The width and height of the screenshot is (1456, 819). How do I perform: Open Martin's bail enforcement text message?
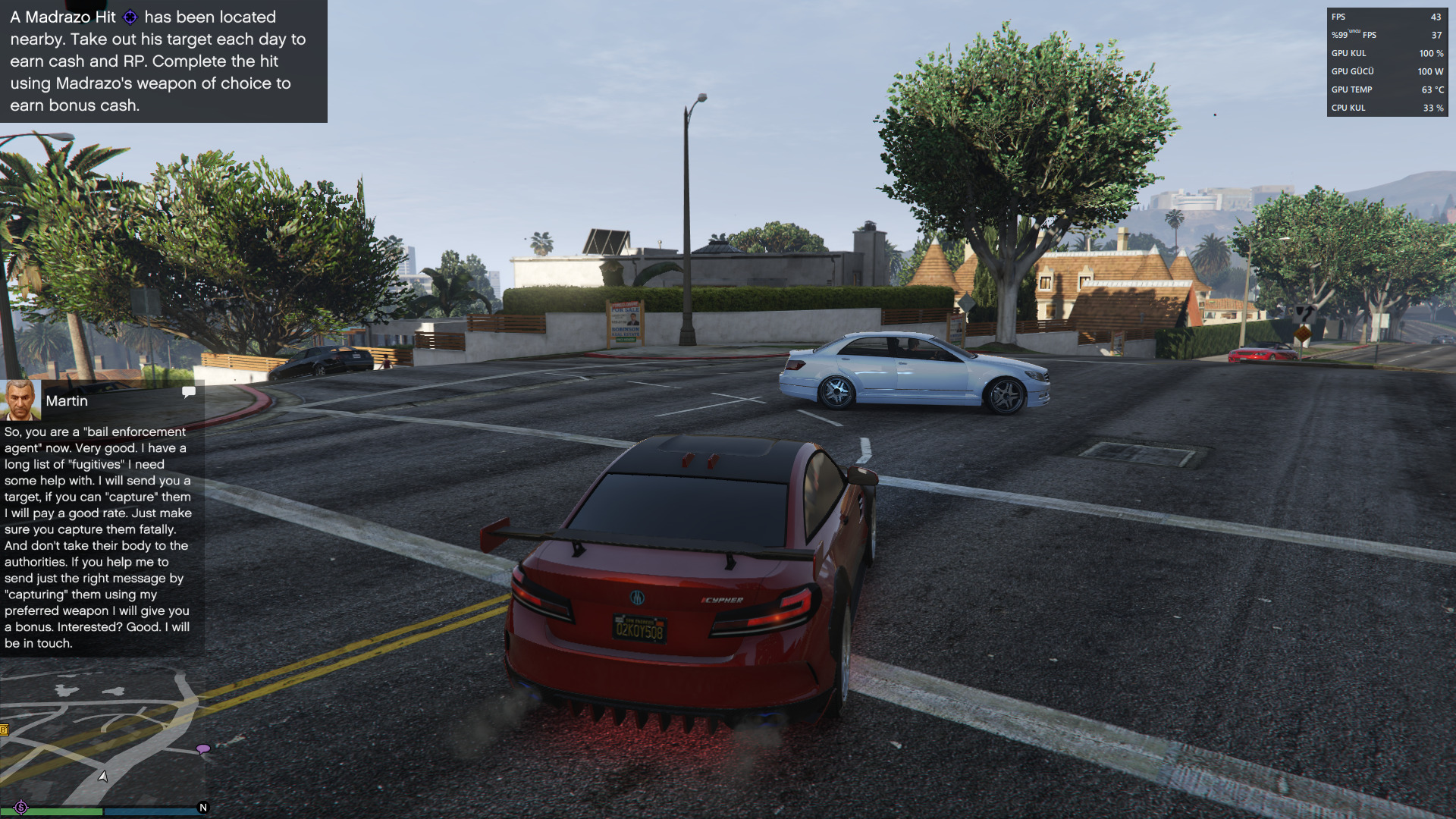point(99,537)
